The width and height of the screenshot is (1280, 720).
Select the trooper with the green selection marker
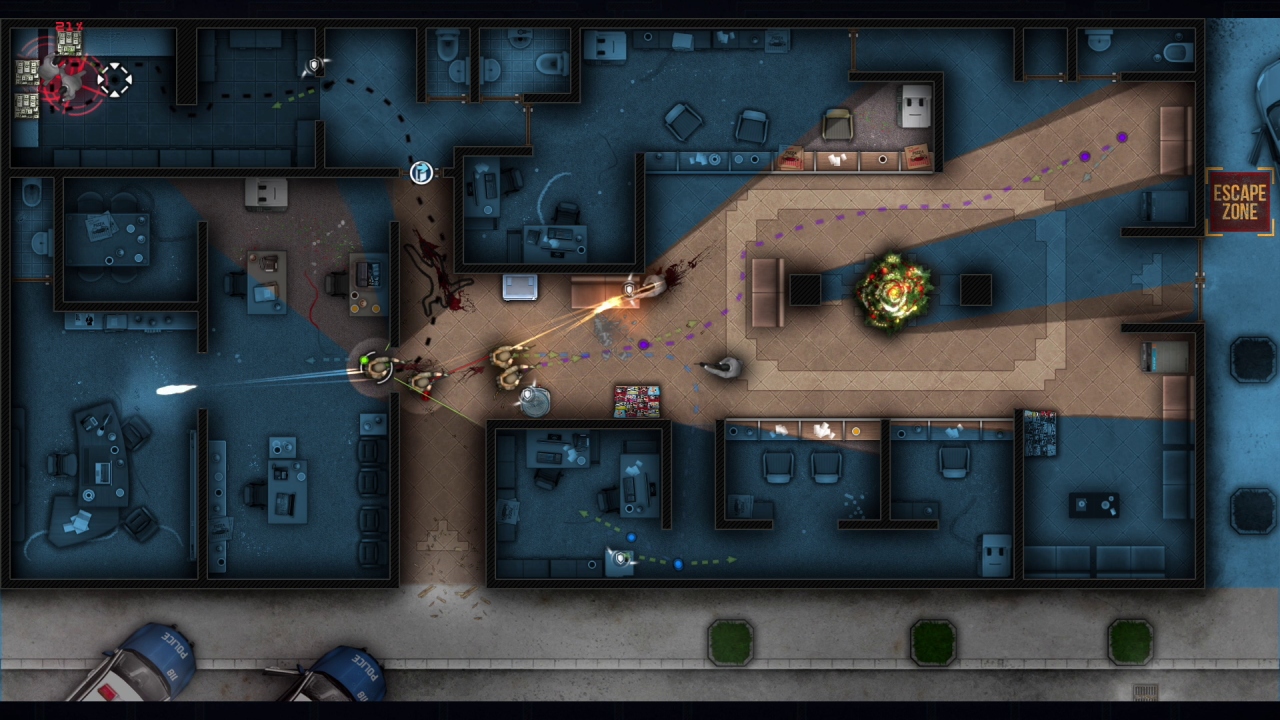point(378,368)
